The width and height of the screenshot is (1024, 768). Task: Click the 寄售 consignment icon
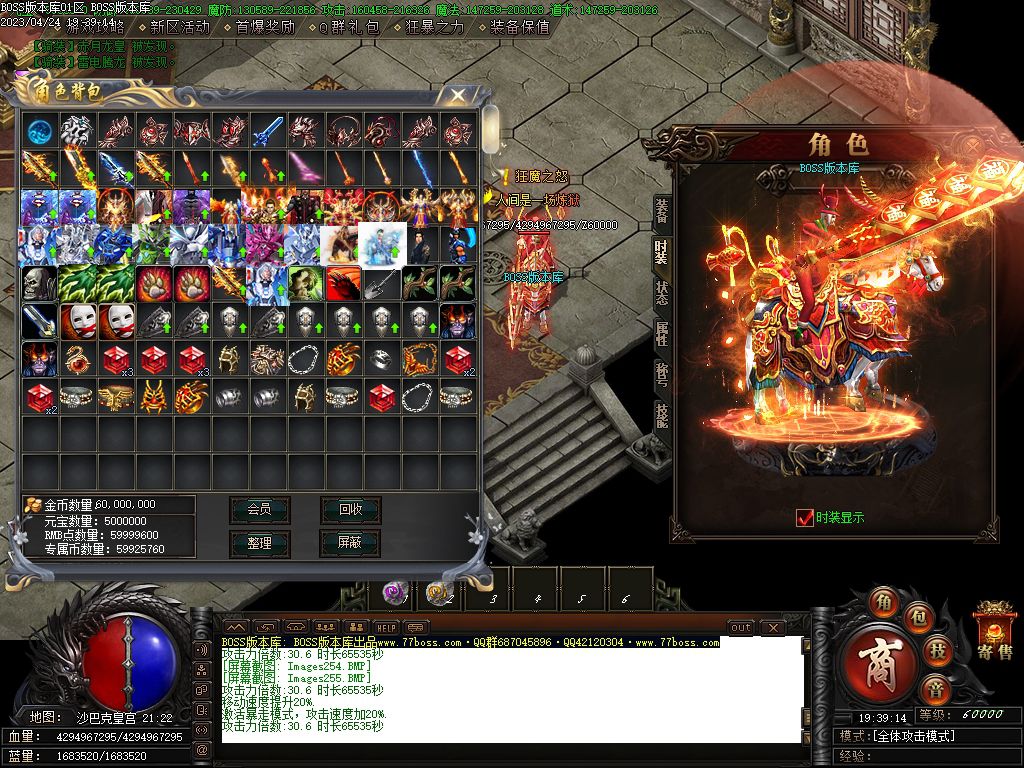pos(995,630)
